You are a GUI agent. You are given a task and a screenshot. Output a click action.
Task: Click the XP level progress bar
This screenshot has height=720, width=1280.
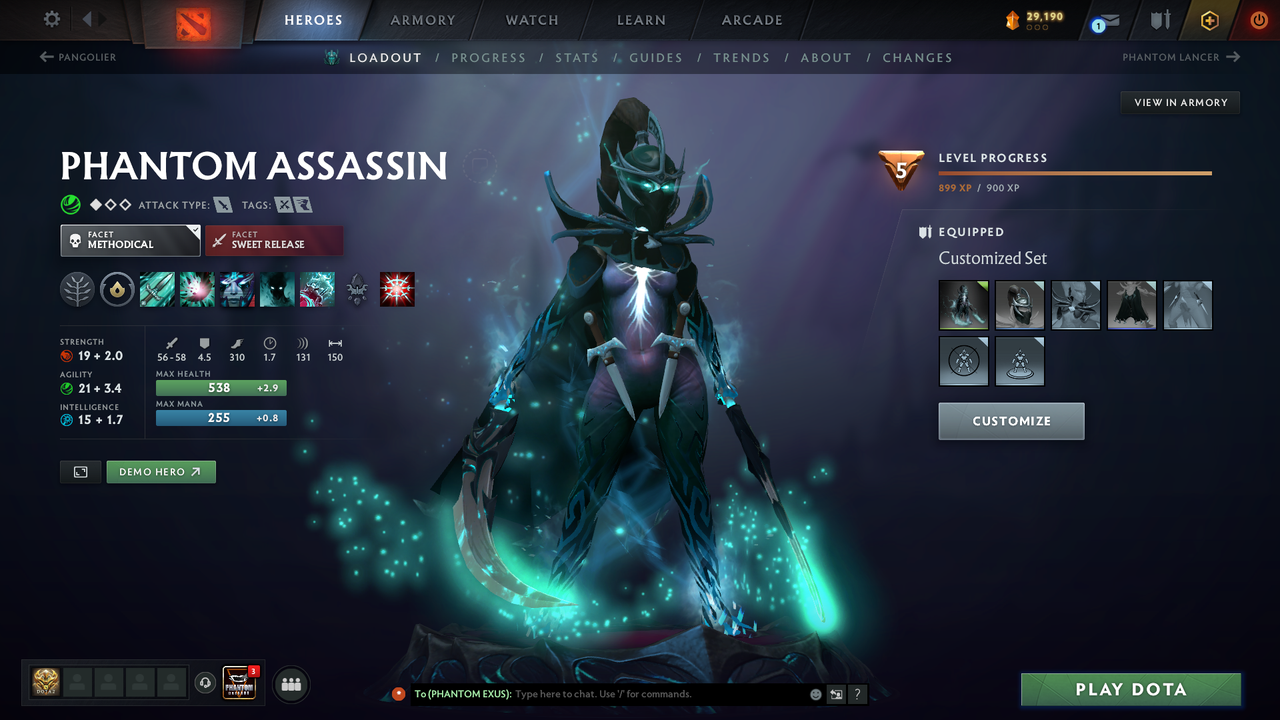[1075, 172]
